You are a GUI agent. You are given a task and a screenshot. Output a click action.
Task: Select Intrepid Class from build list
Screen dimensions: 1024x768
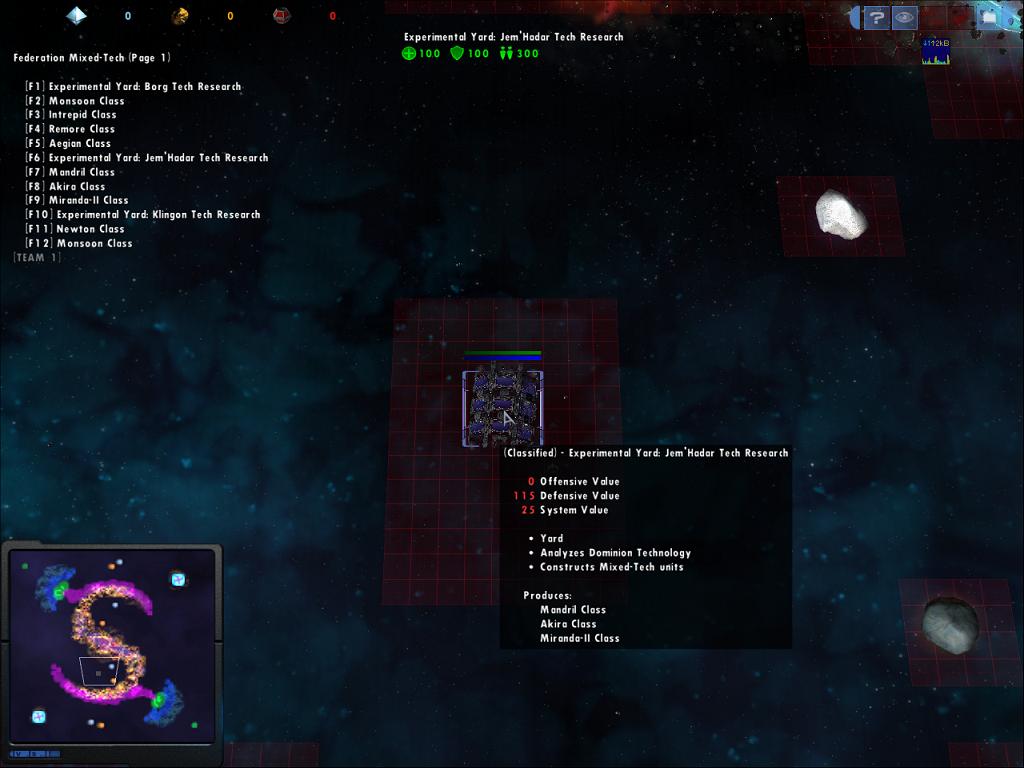pyautogui.click(x=82, y=115)
